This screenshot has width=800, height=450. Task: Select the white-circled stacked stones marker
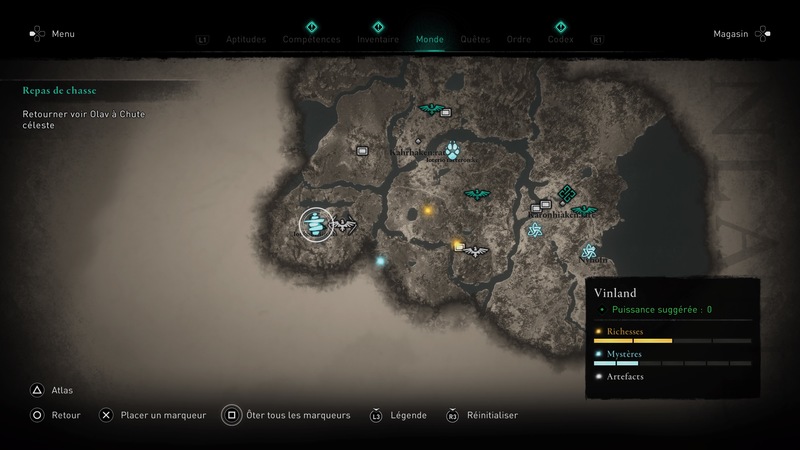(317, 225)
